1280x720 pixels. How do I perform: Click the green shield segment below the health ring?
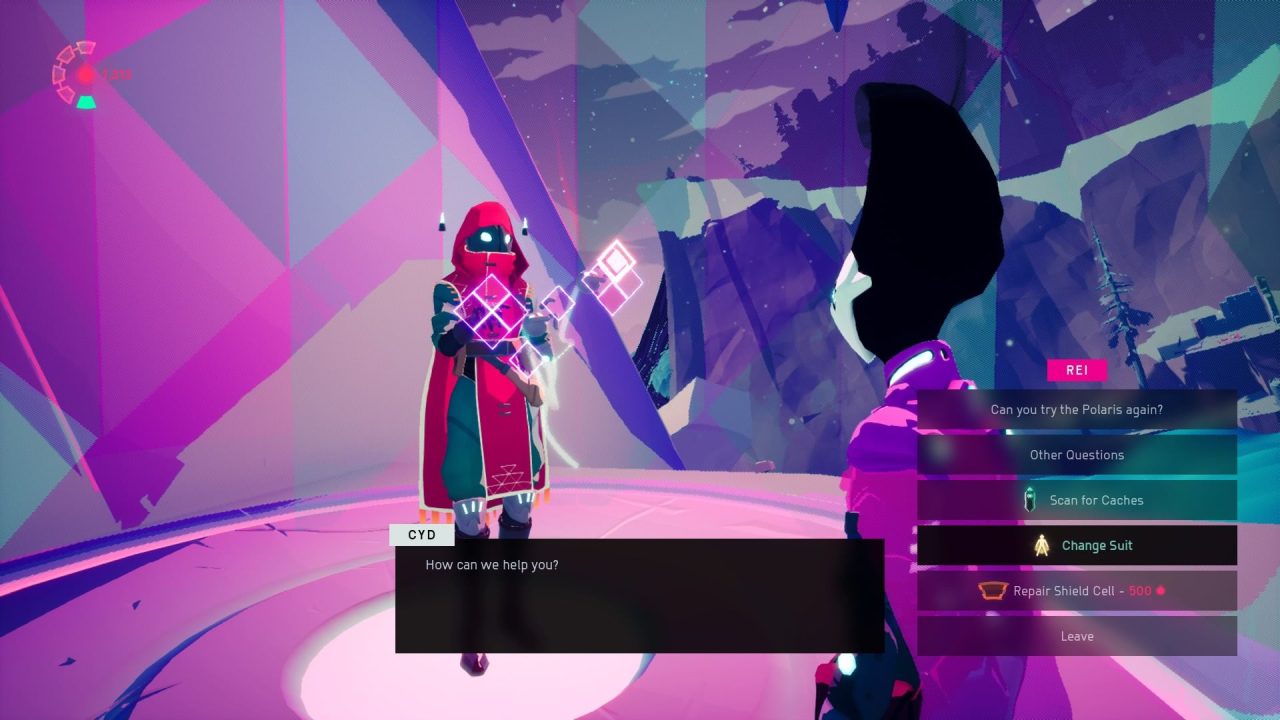(86, 100)
